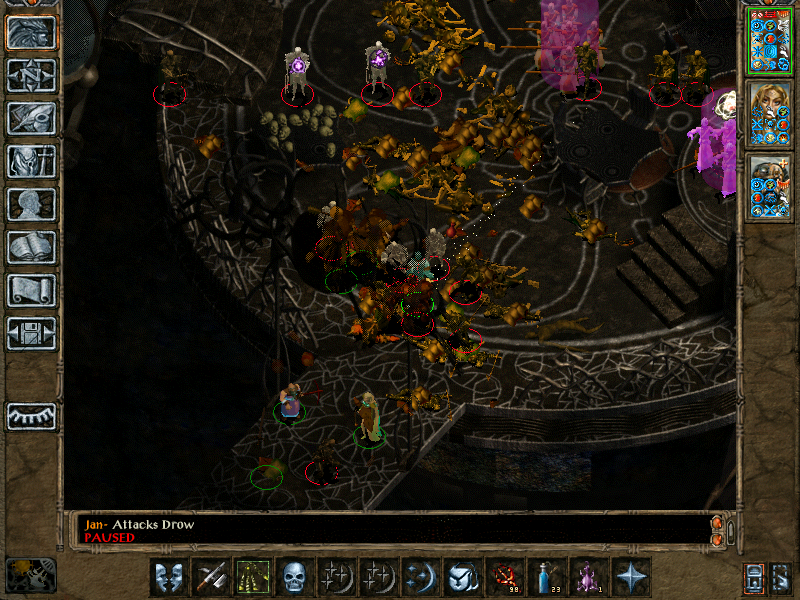Choose the weapon attack action slot
Screen dimensions: 800x600
(211, 577)
